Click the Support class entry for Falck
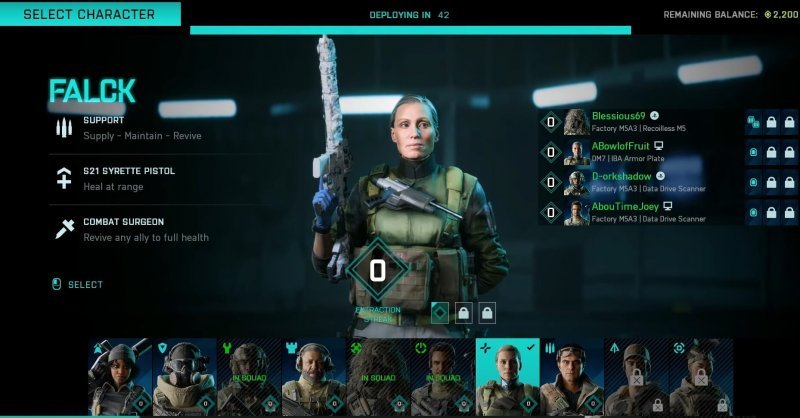This screenshot has width=800, height=418. [128, 127]
